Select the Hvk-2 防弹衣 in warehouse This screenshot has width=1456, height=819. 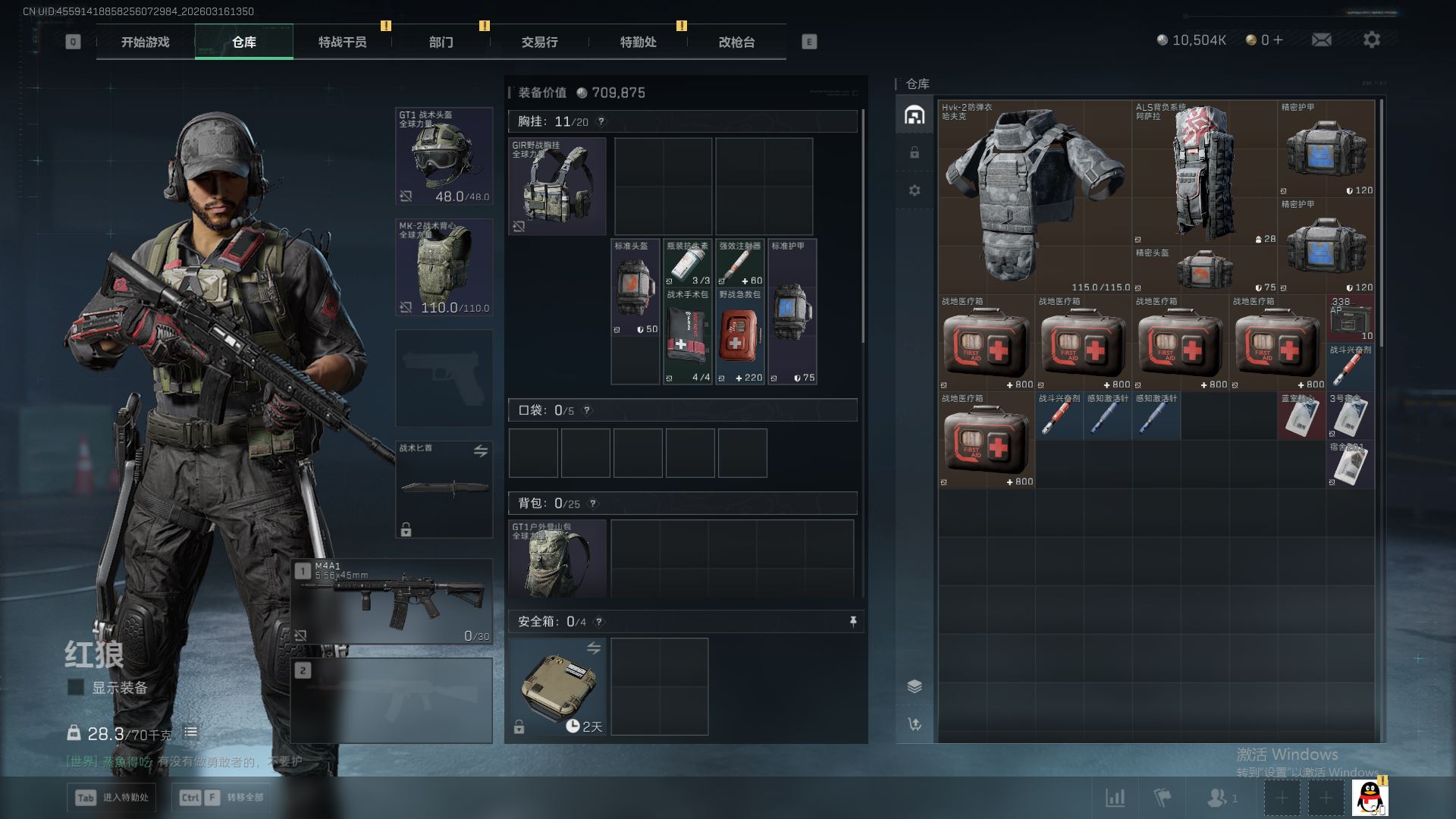(x=1034, y=196)
